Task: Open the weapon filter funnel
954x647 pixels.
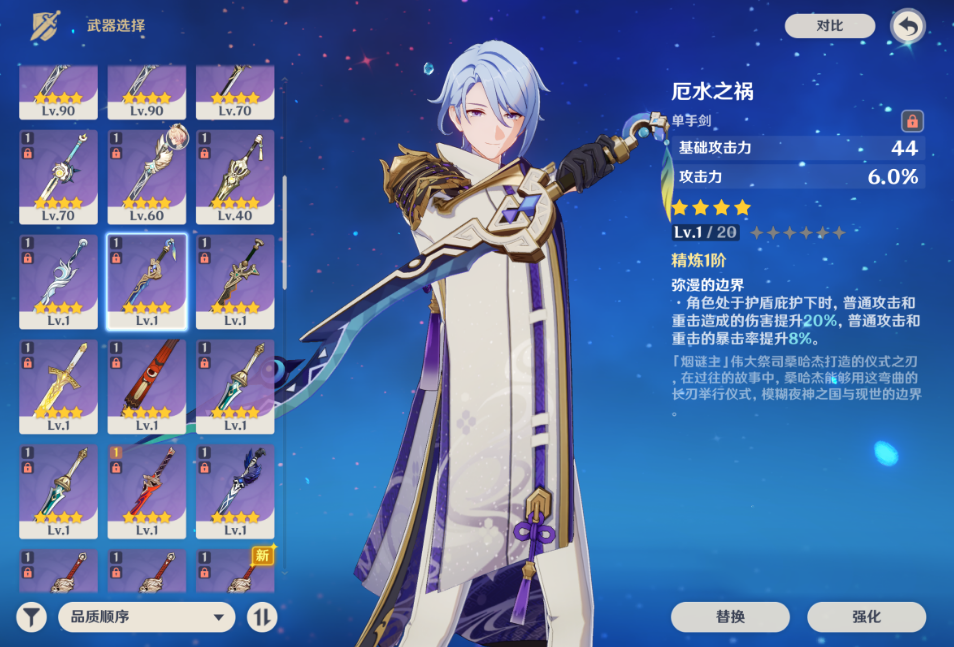Action: click(32, 617)
